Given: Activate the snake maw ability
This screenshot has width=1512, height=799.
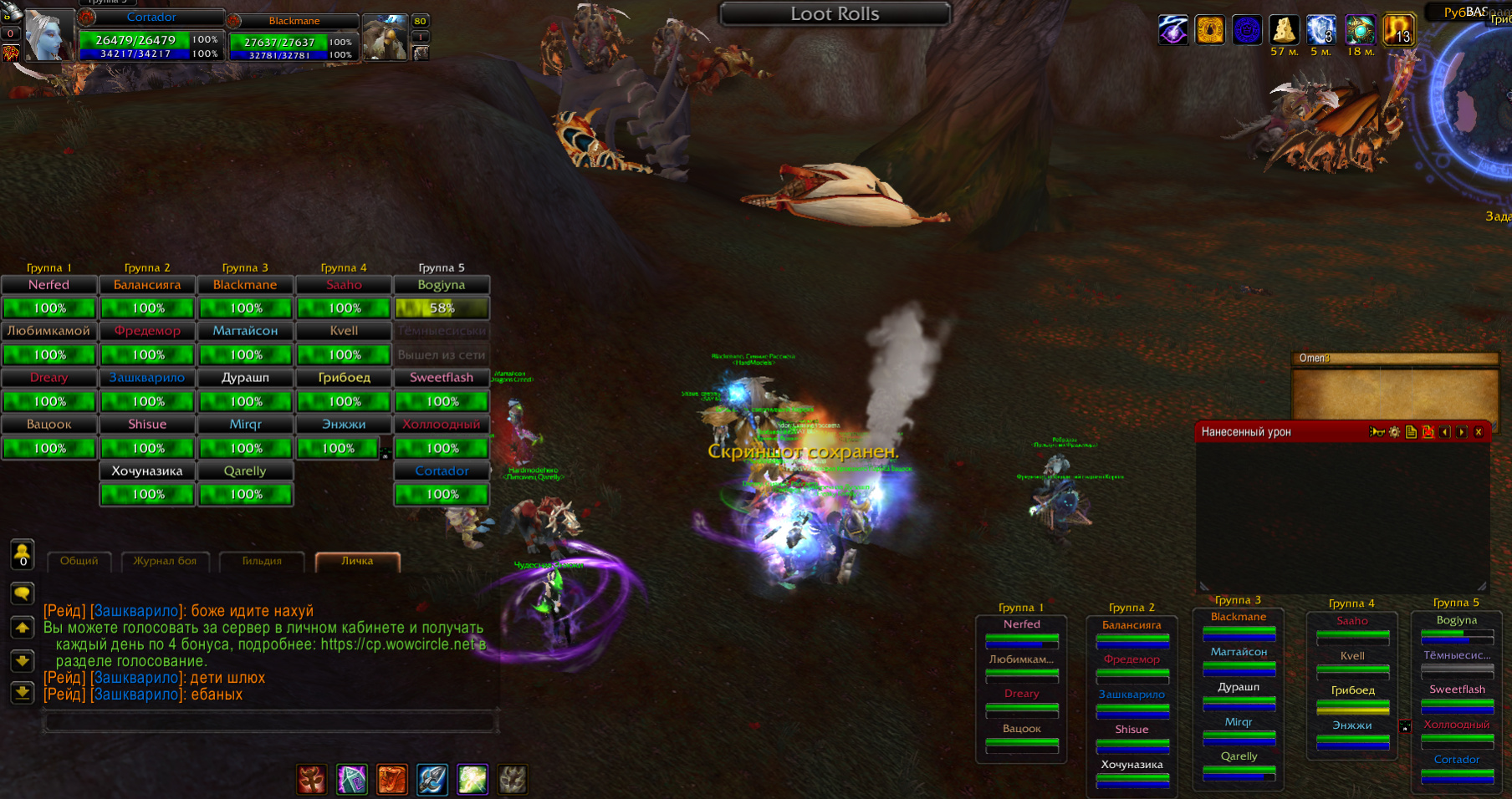Looking at the screenshot, I should click(x=391, y=780).
